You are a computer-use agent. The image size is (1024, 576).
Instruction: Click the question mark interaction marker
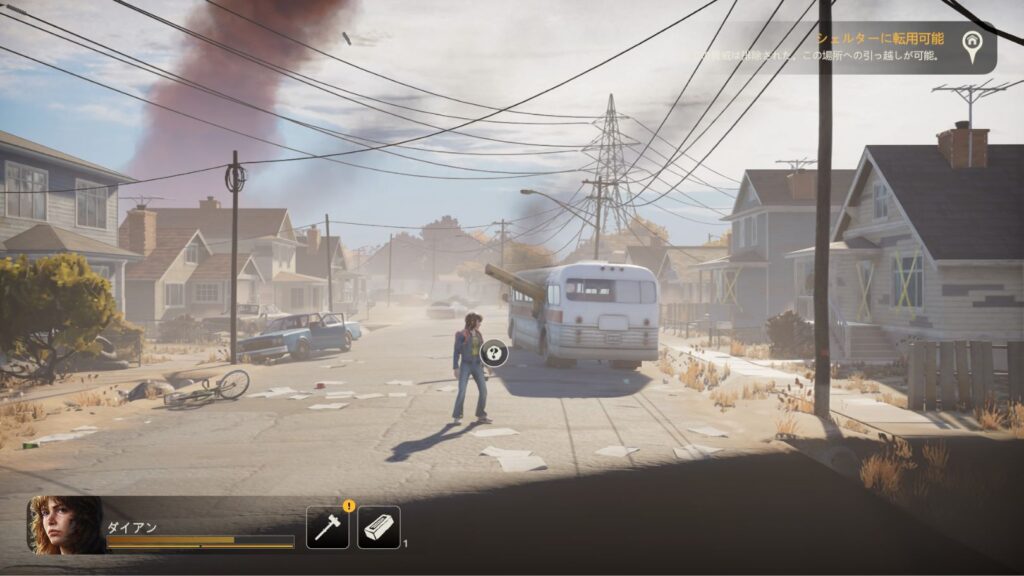coord(494,352)
